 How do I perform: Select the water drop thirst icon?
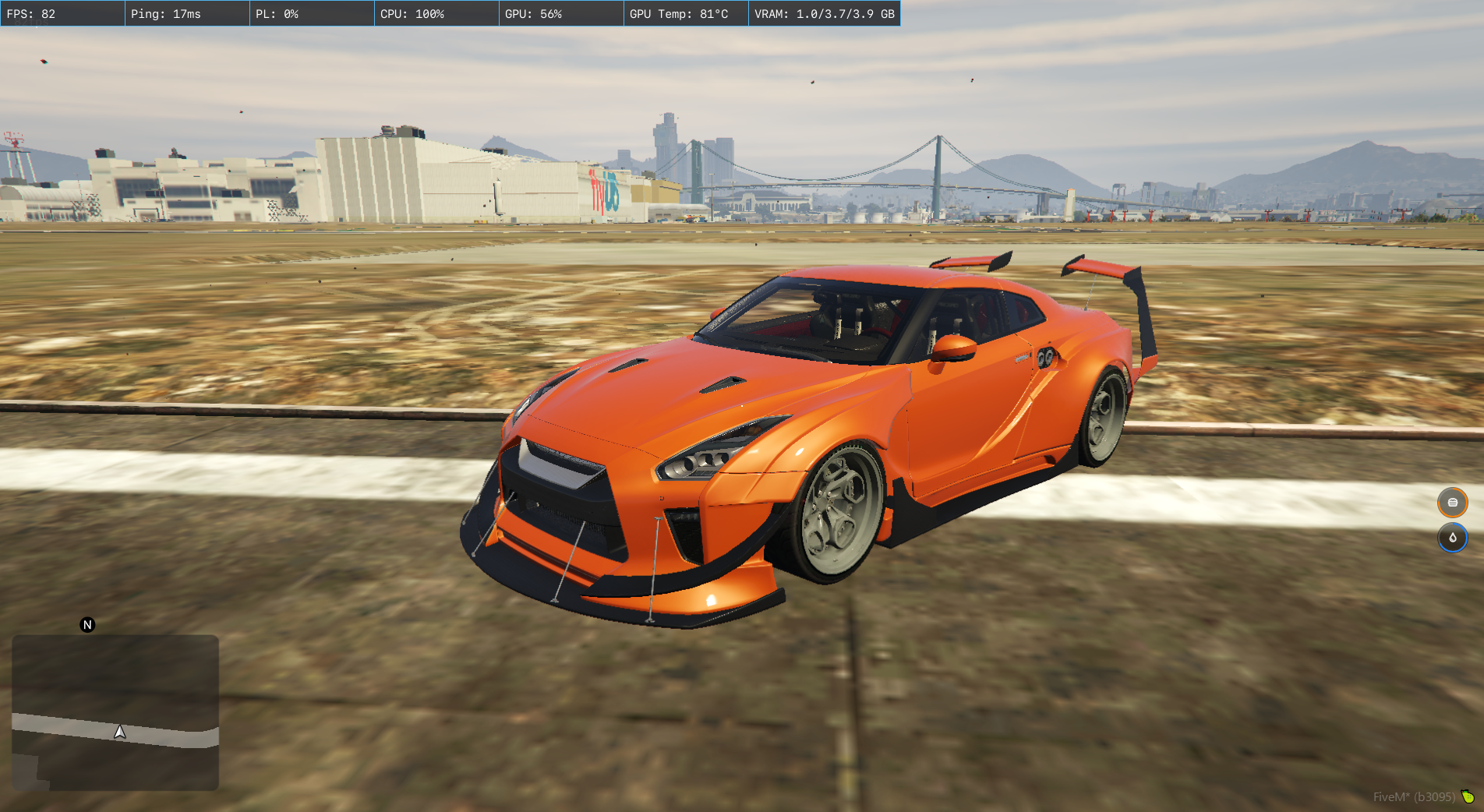coord(1452,538)
